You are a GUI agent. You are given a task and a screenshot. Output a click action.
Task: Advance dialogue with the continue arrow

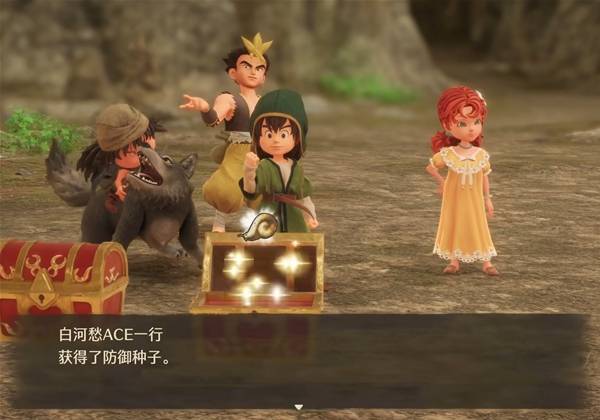tap(297, 407)
